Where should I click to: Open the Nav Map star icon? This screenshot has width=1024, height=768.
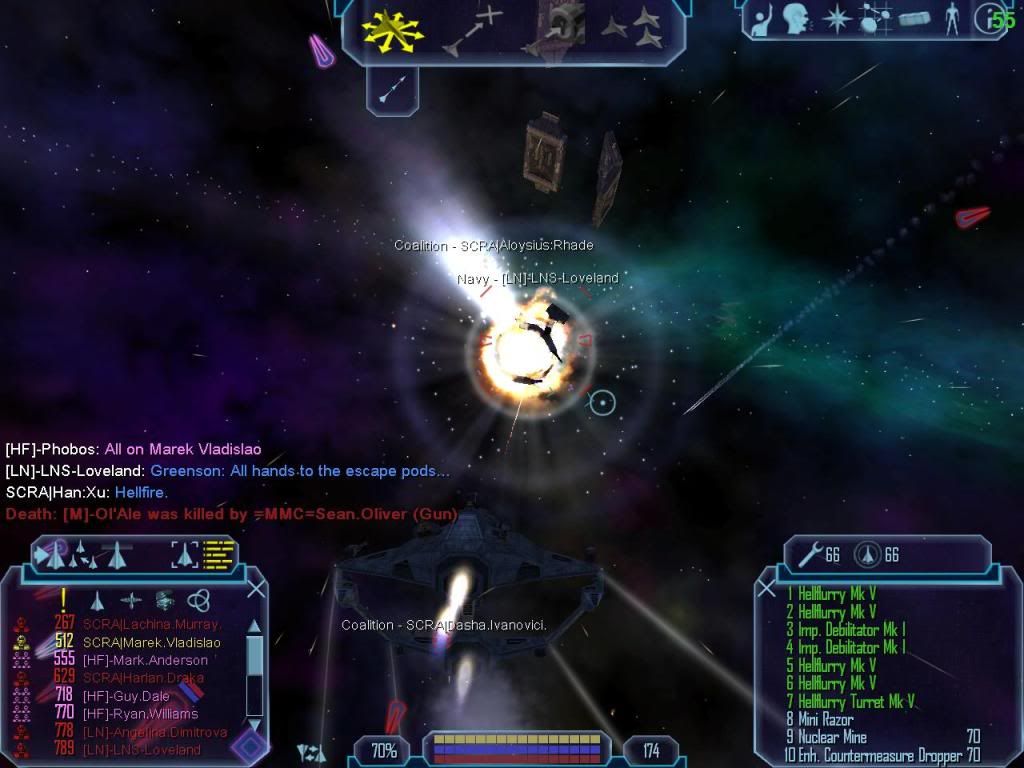[836, 18]
